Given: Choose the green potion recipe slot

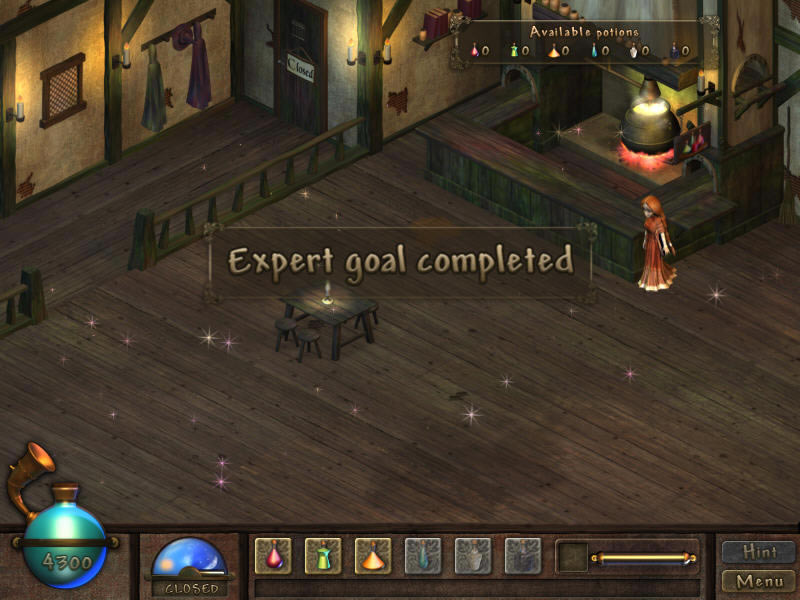Looking at the screenshot, I should pyautogui.click(x=323, y=556).
